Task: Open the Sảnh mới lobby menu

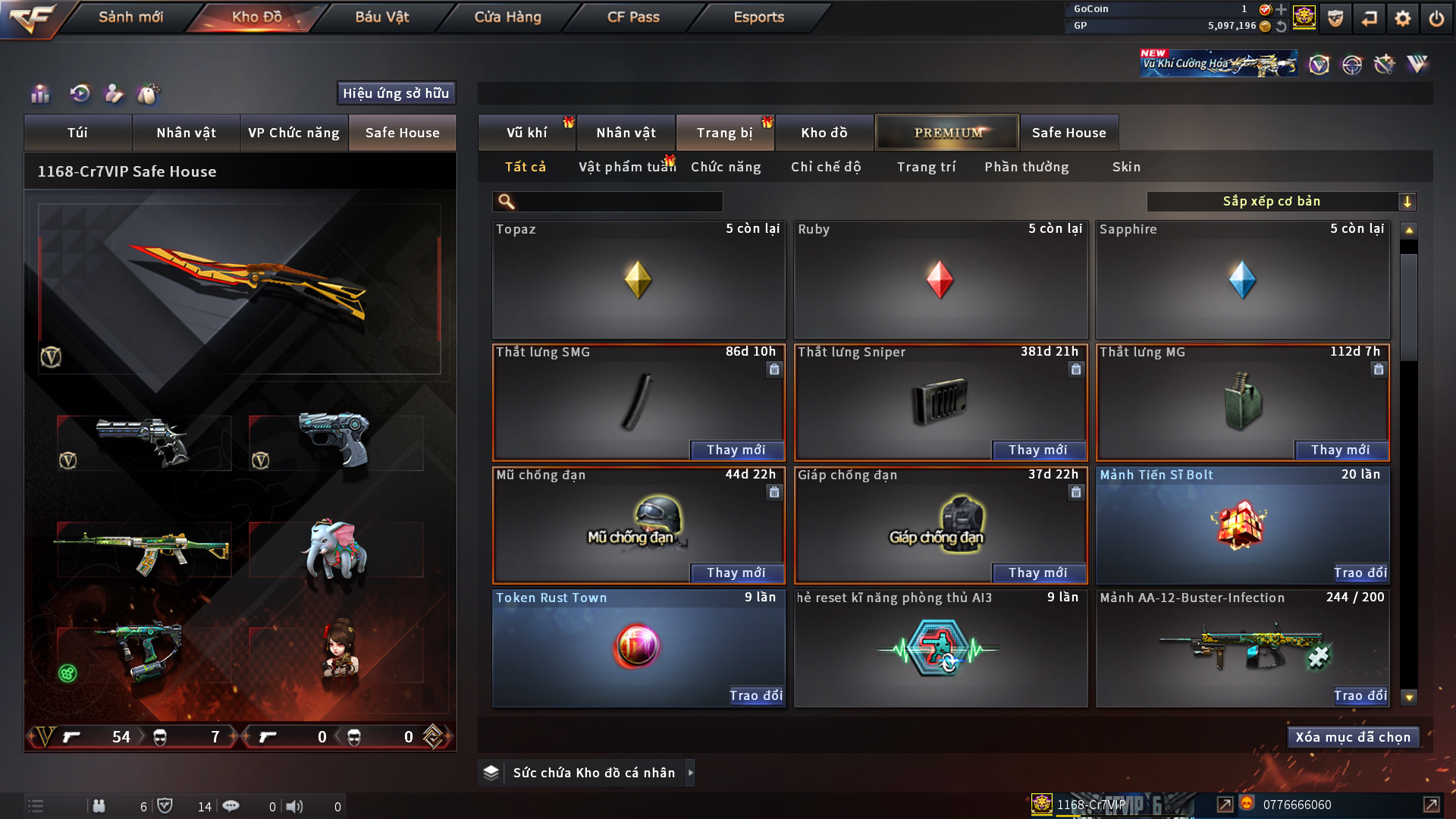Action: [130, 17]
